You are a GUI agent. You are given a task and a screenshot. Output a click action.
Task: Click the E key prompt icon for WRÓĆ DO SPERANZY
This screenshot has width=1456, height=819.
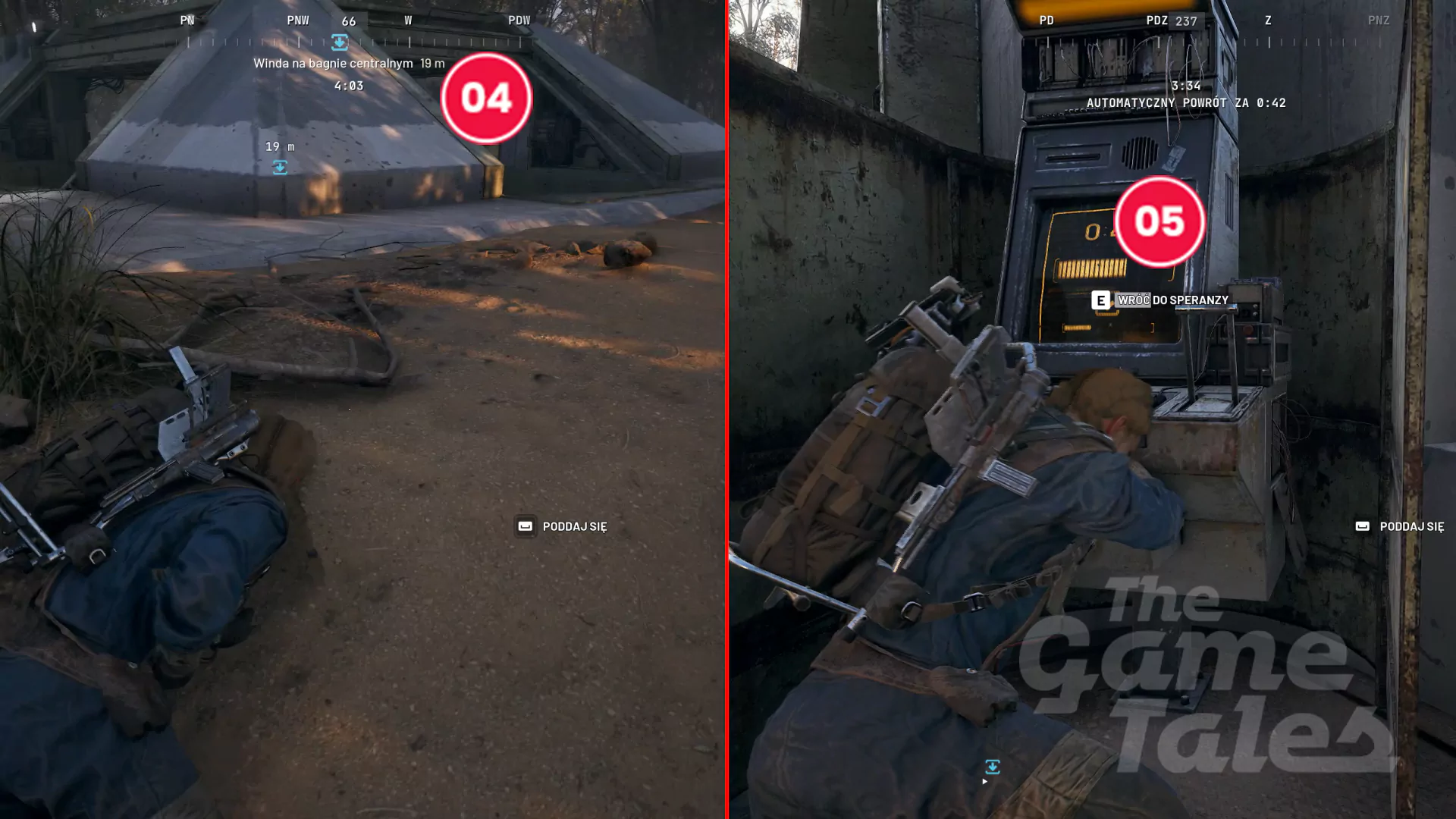pos(1099,300)
